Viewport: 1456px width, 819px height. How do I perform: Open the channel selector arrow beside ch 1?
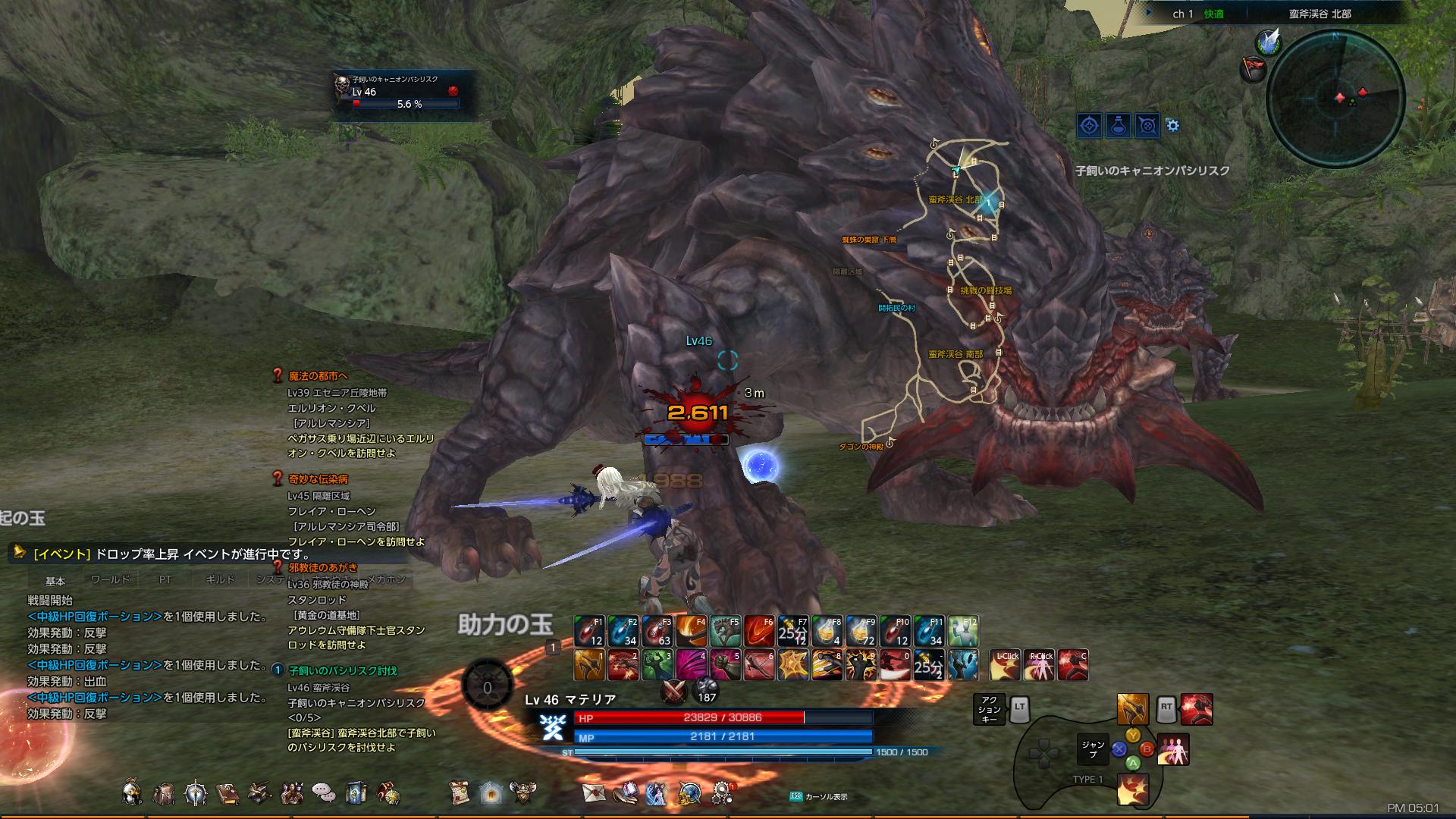[1150, 14]
